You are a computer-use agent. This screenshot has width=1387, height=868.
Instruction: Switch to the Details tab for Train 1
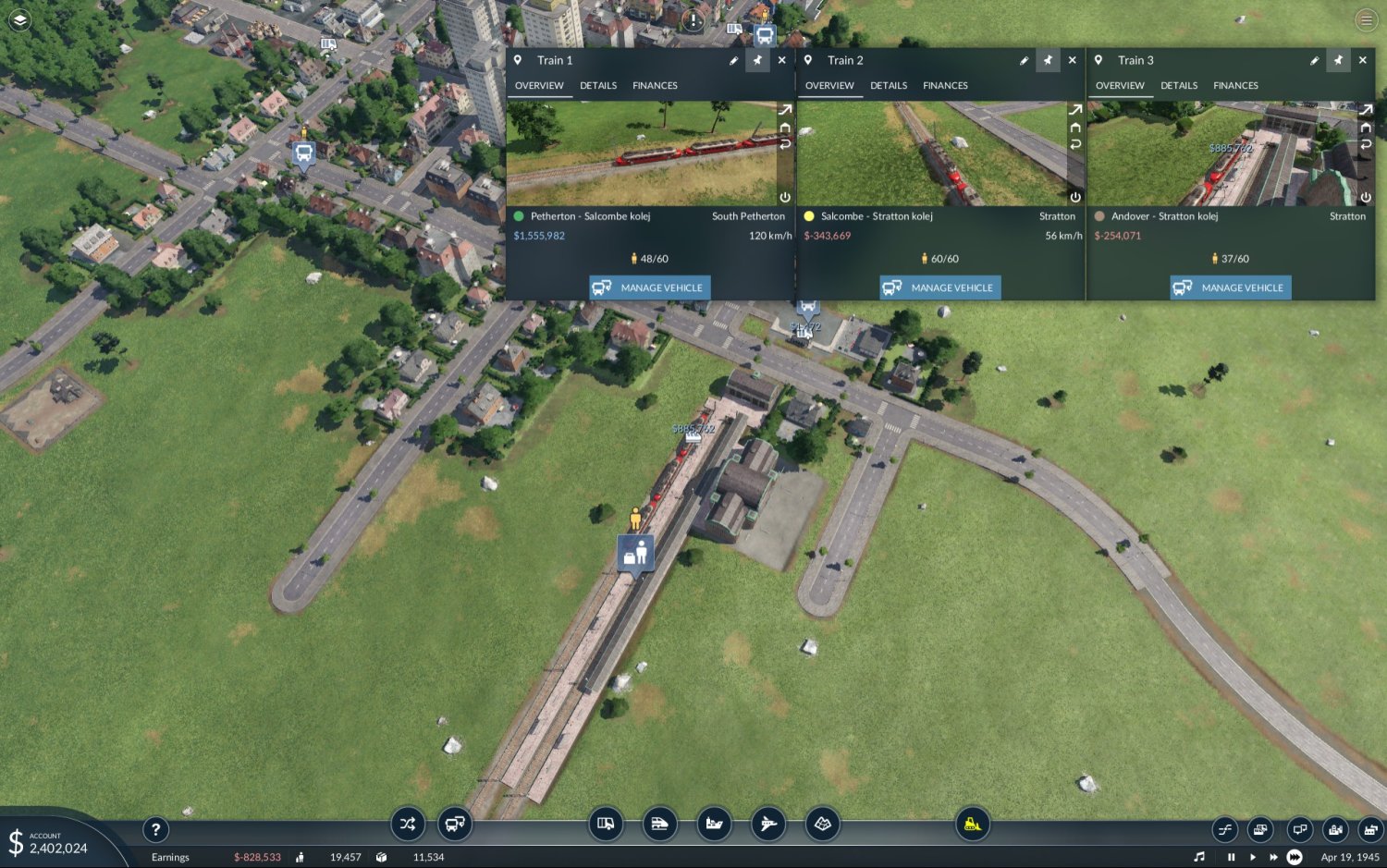coord(597,85)
